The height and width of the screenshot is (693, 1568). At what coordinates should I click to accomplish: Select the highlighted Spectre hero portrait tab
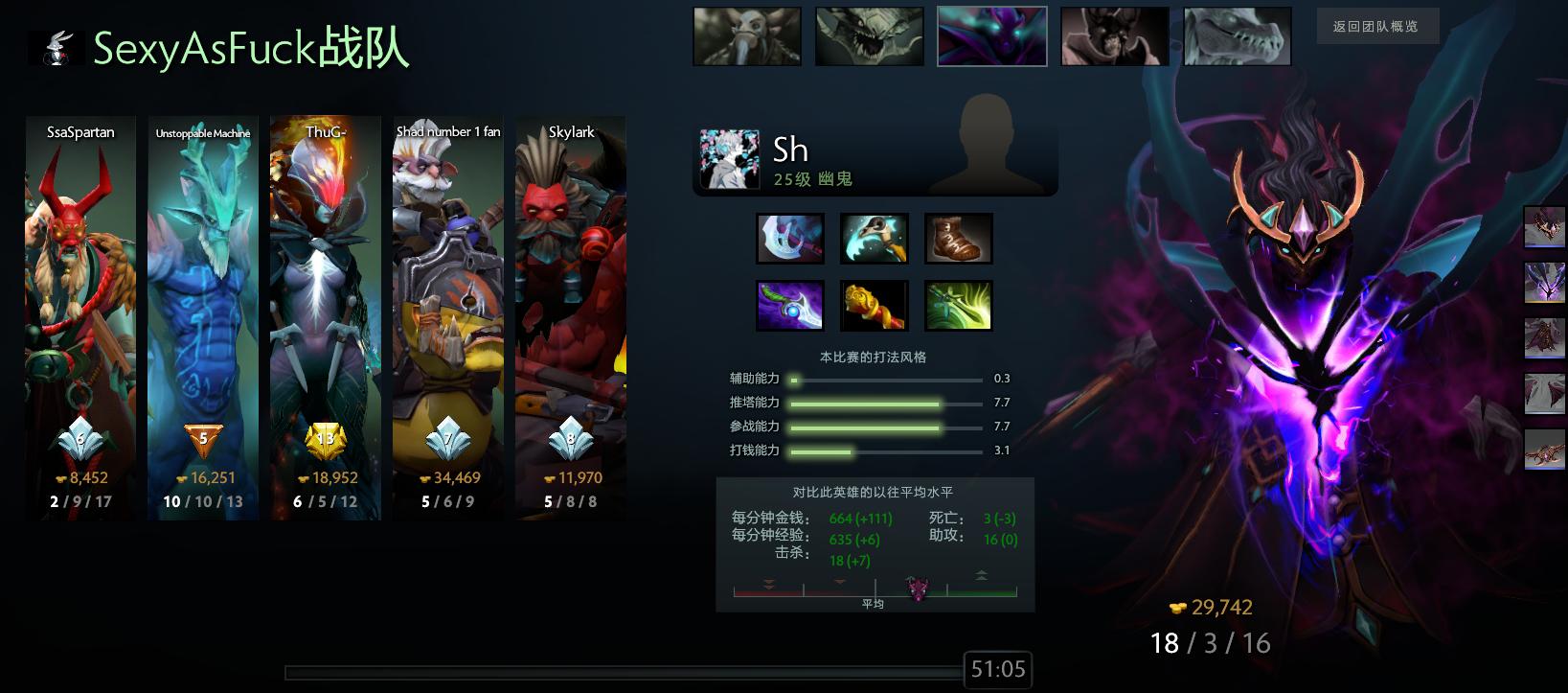point(991,36)
